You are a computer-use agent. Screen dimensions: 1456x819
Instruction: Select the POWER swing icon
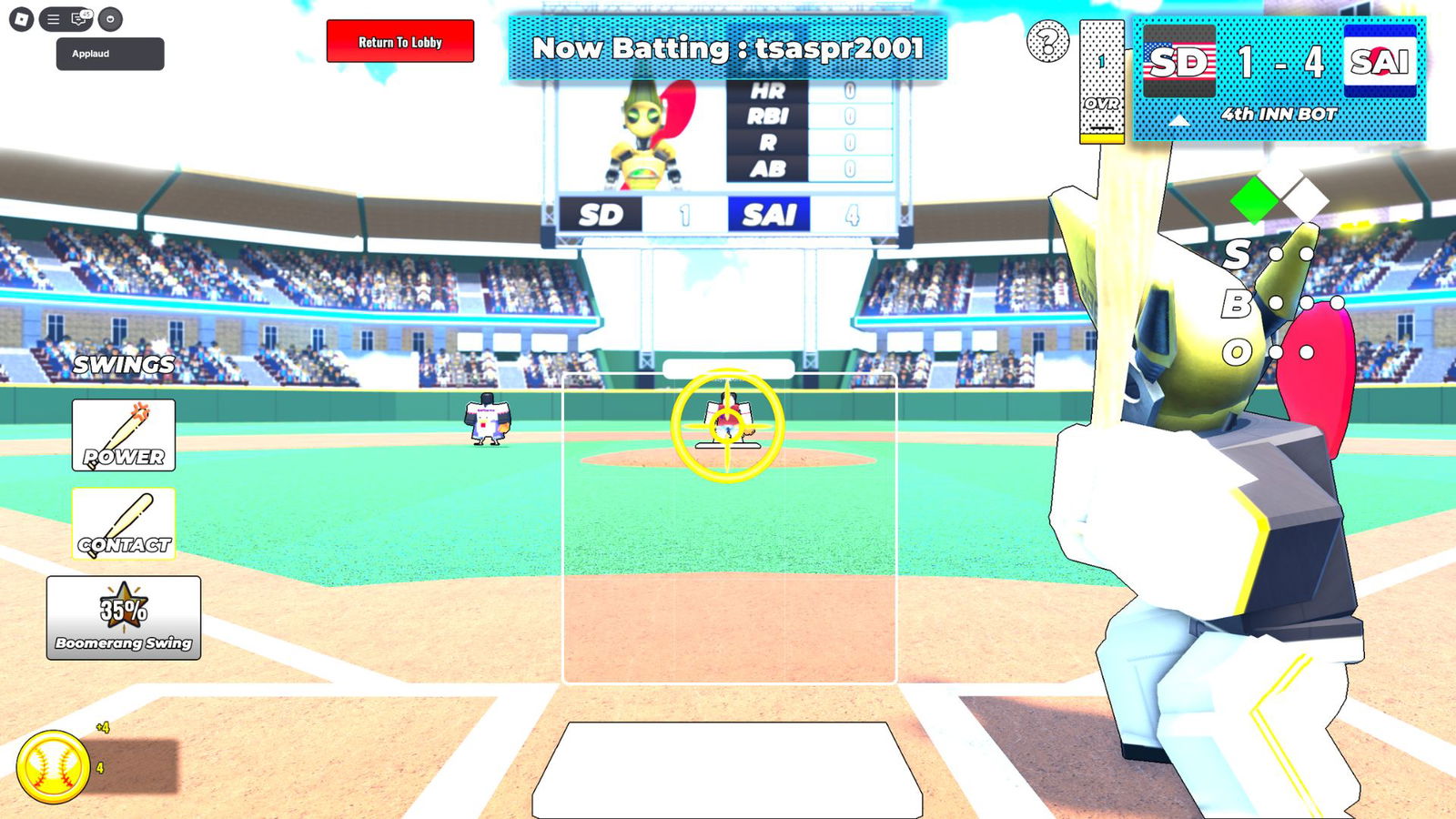[x=123, y=435]
